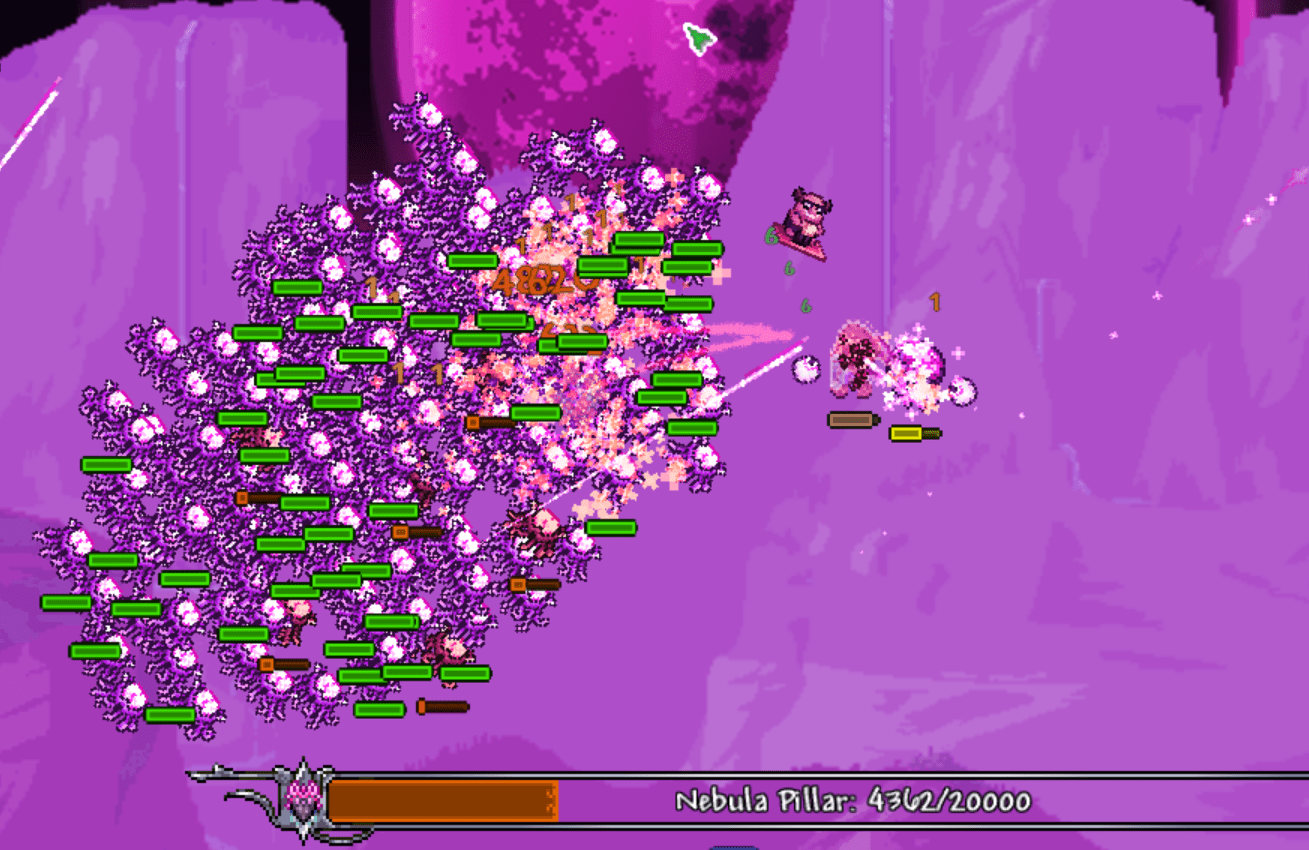
Task: Select the large glowing projectile orb
Action: pos(806,368)
